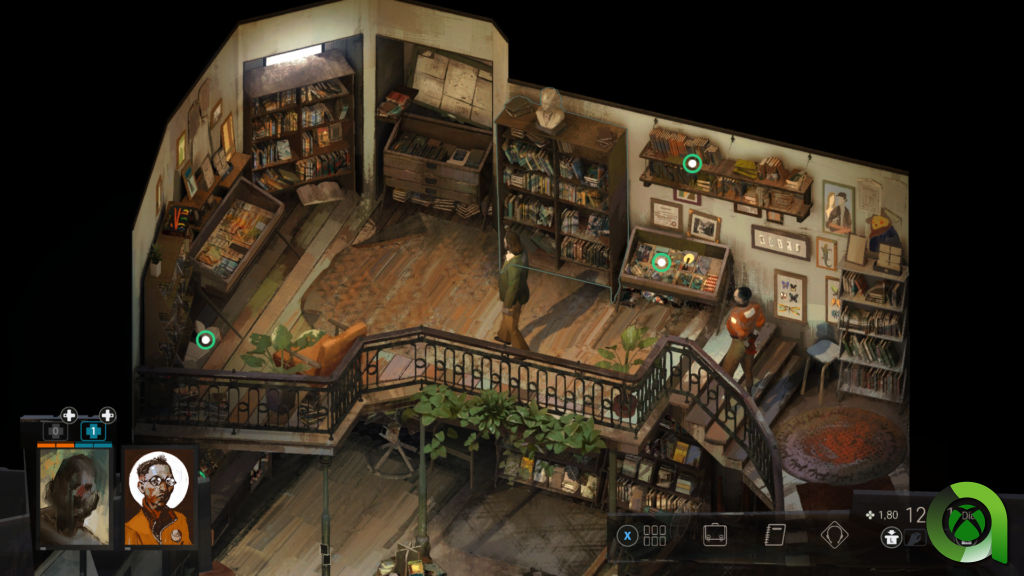Open the six-square grid menu icon

pos(654,535)
